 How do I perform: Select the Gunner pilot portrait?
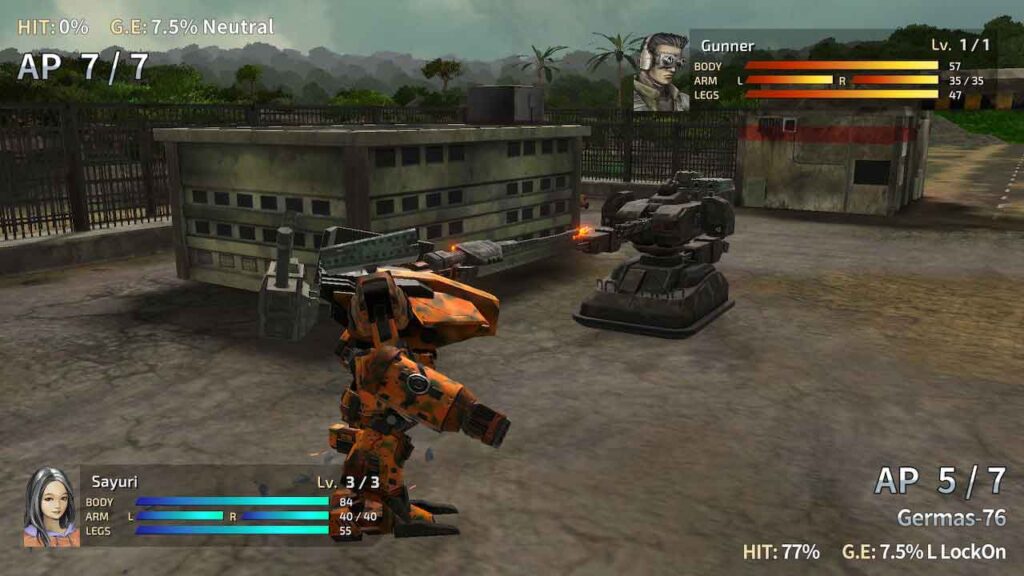662,72
